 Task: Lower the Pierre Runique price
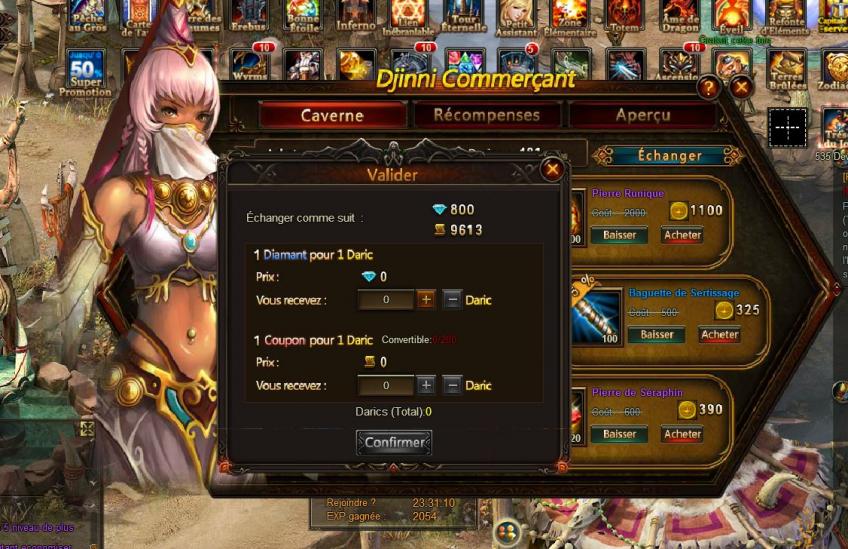[619, 236]
